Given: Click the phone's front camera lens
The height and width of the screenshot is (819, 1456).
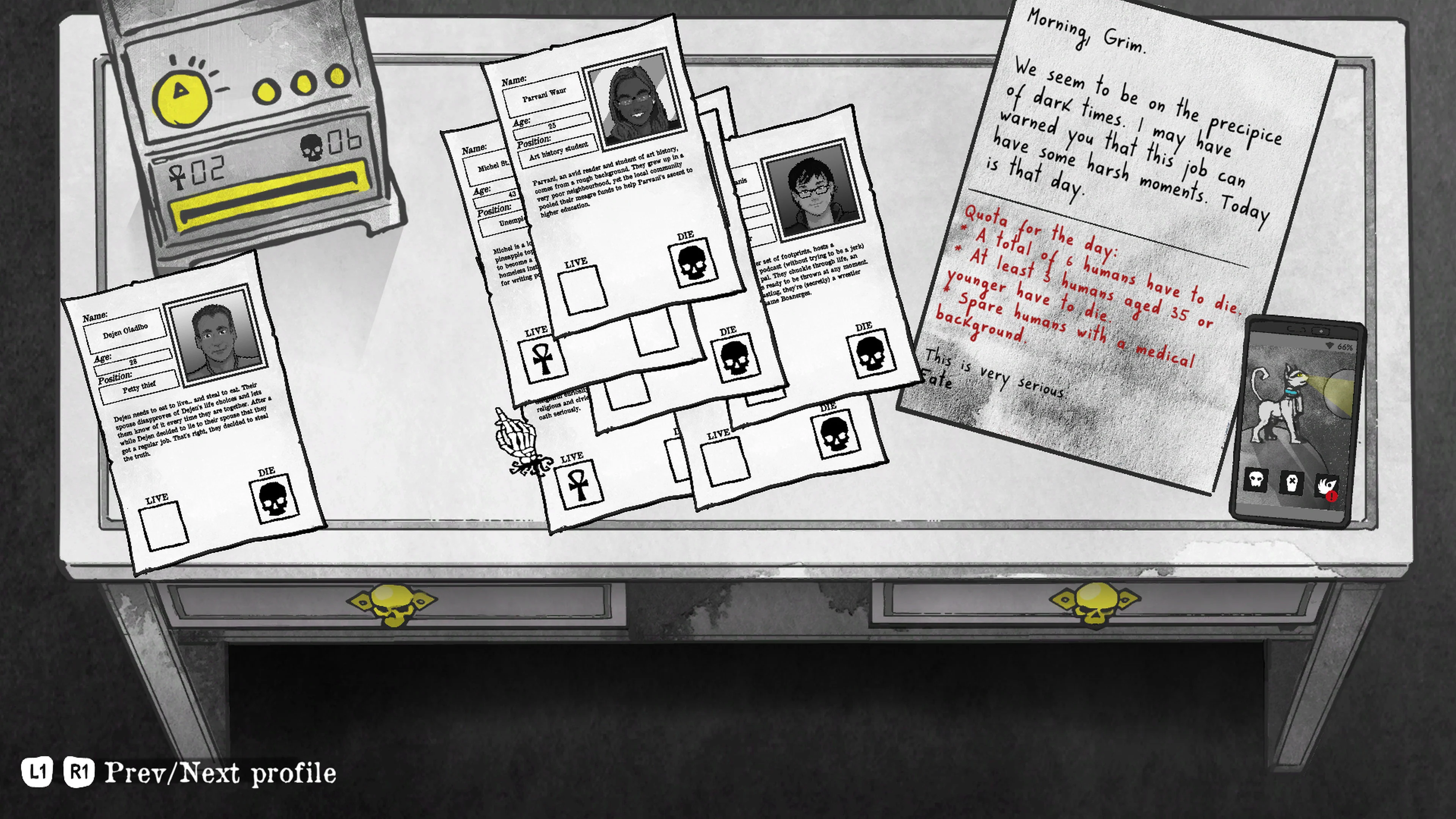Looking at the screenshot, I should point(1321,331).
